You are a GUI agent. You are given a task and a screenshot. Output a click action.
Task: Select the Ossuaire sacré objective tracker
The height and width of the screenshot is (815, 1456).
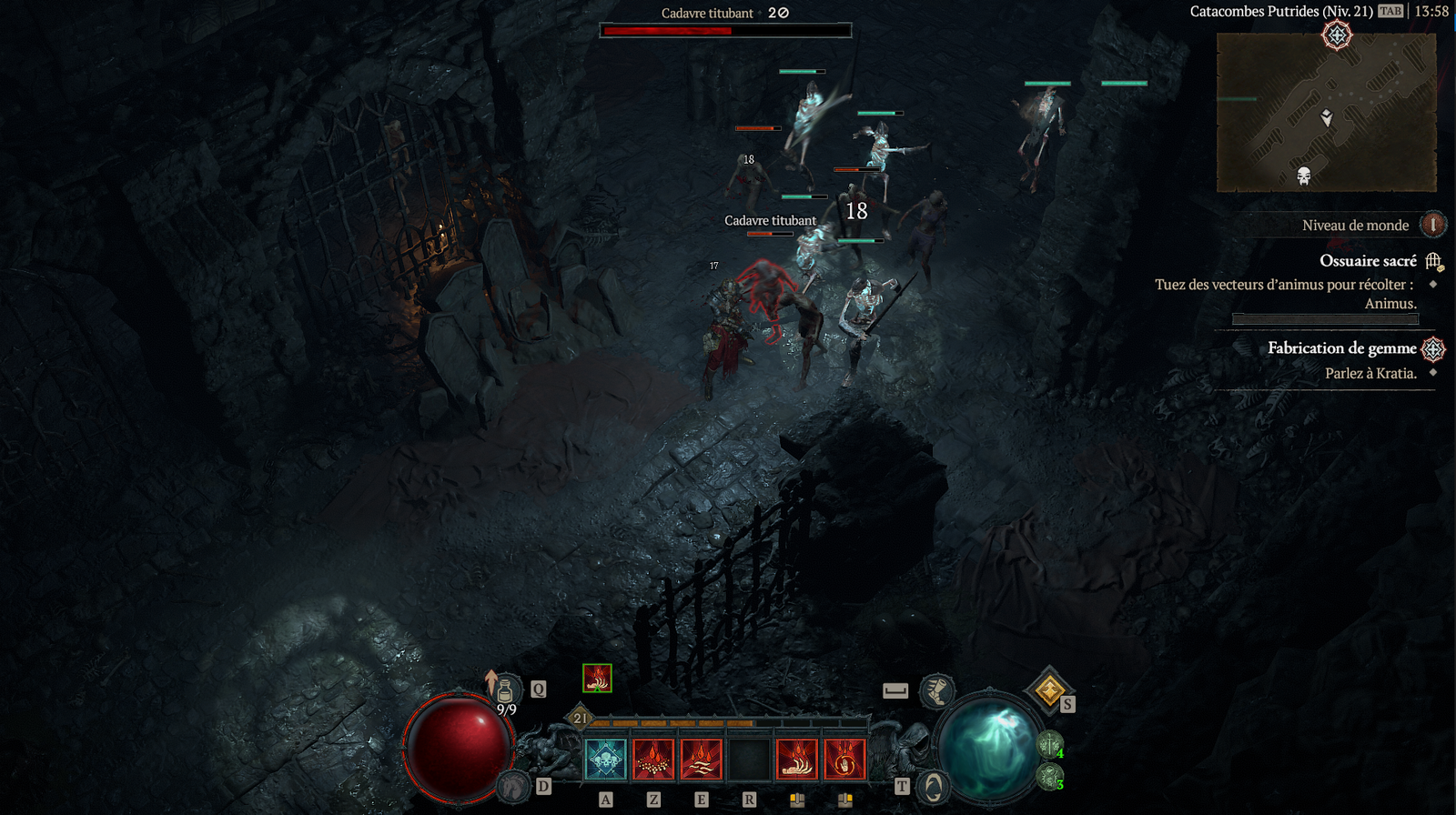[x=1368, y=261]
